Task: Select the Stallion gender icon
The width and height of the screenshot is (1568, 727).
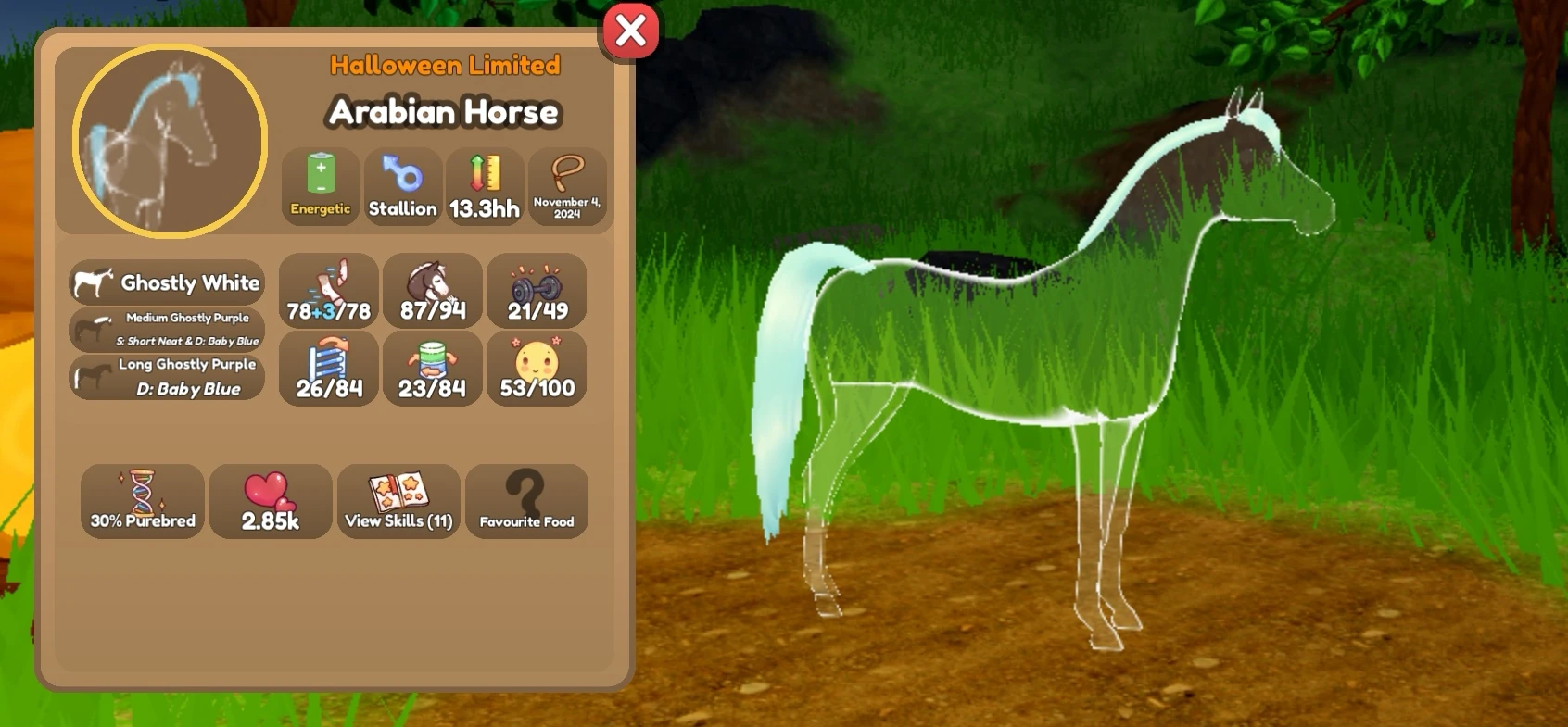Action: 403,185
